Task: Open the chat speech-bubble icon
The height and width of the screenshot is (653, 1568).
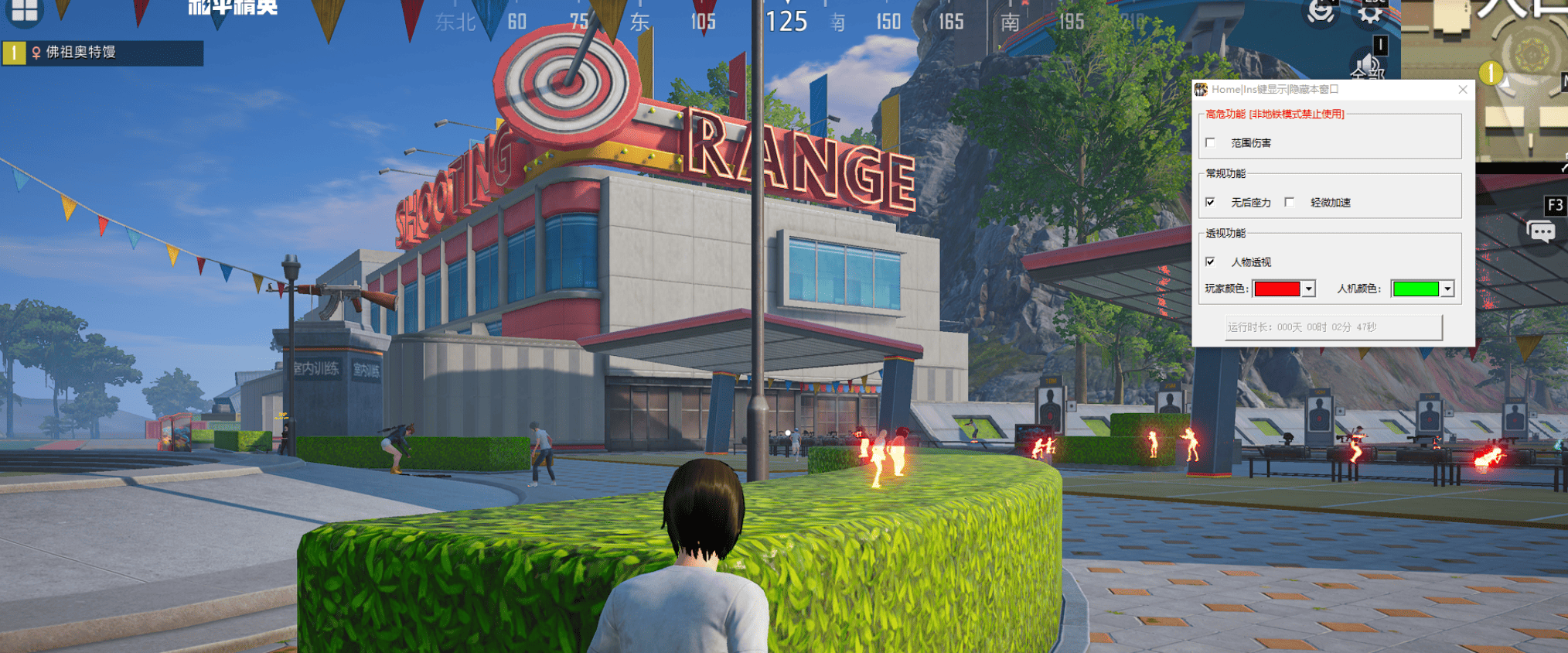Action: coord(1540,231)
